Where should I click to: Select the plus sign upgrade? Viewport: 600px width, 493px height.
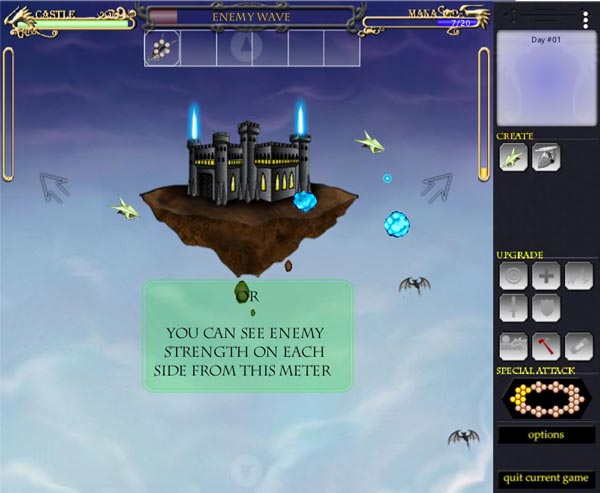(546, 275)
